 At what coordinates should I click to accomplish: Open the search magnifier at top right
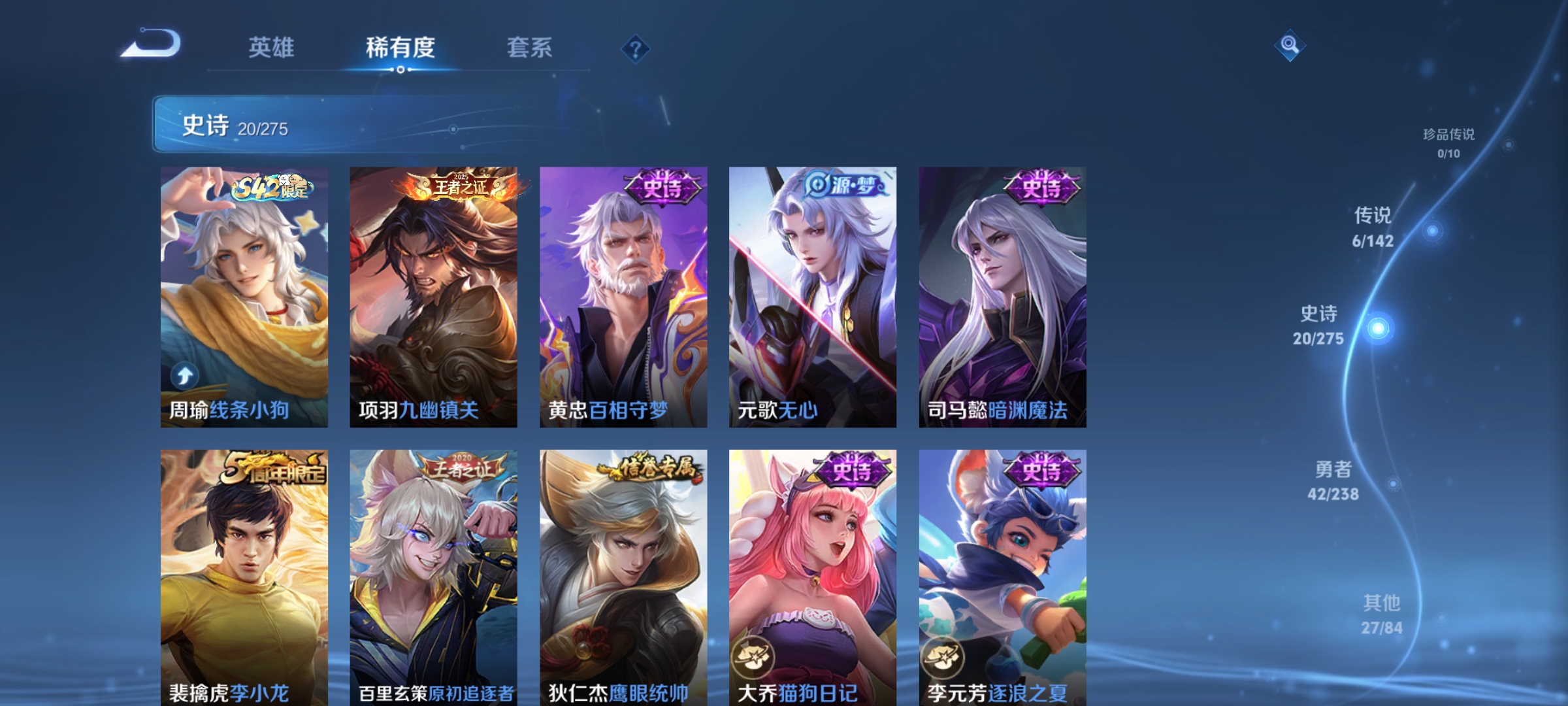click(1290, 46)
